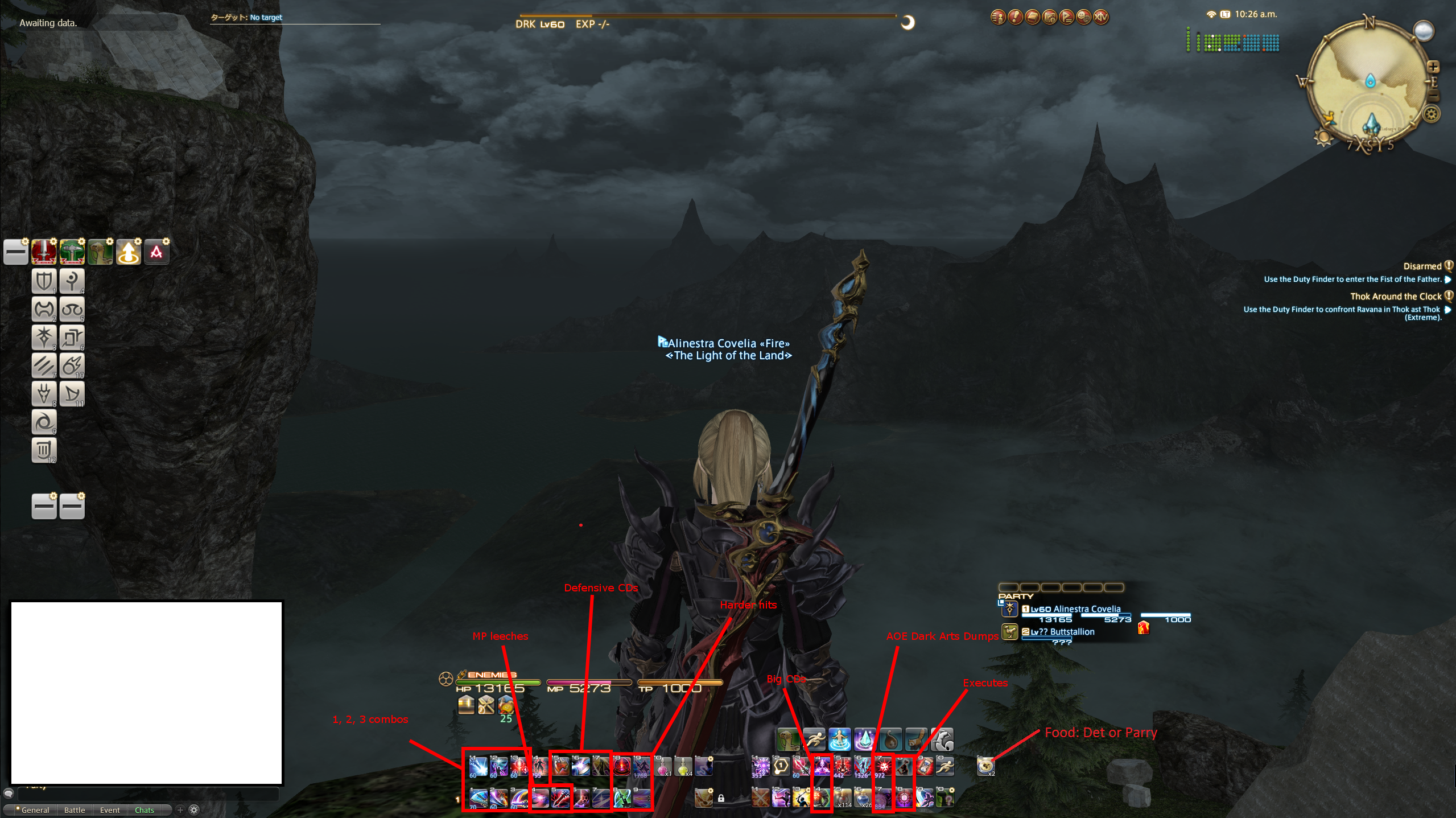Zoom in the minimap with plus button
This screenshot has width=1456, height=818.
click(x=1433, y=67)
